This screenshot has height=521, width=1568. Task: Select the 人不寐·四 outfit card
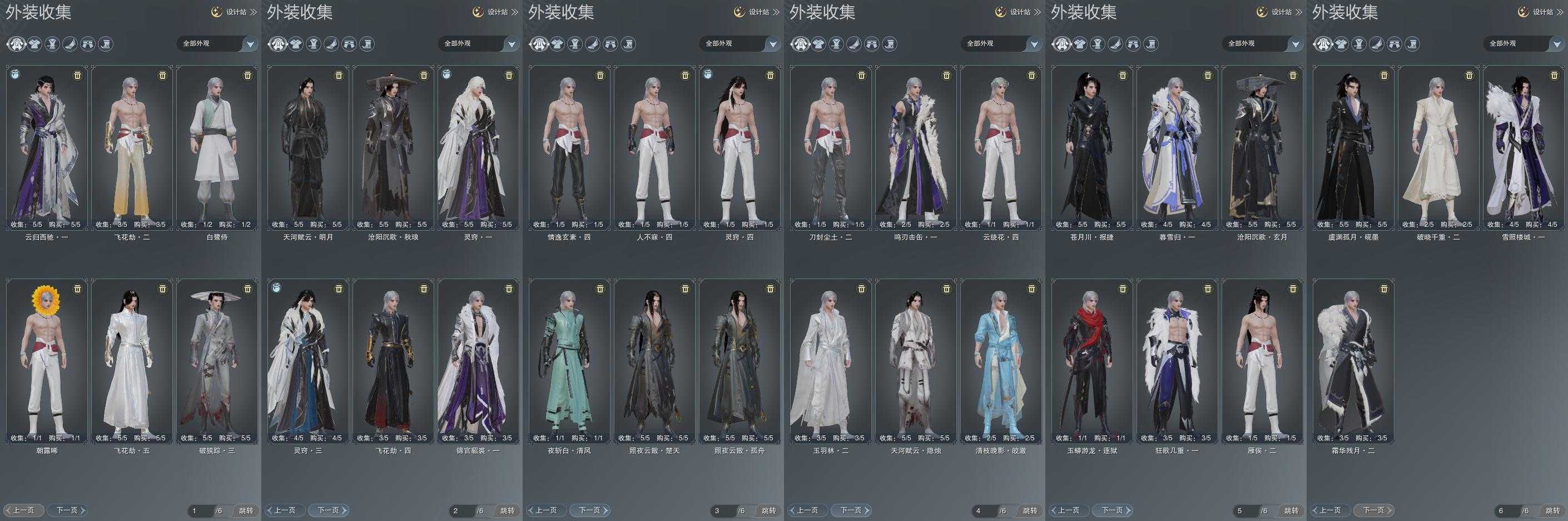655,147
